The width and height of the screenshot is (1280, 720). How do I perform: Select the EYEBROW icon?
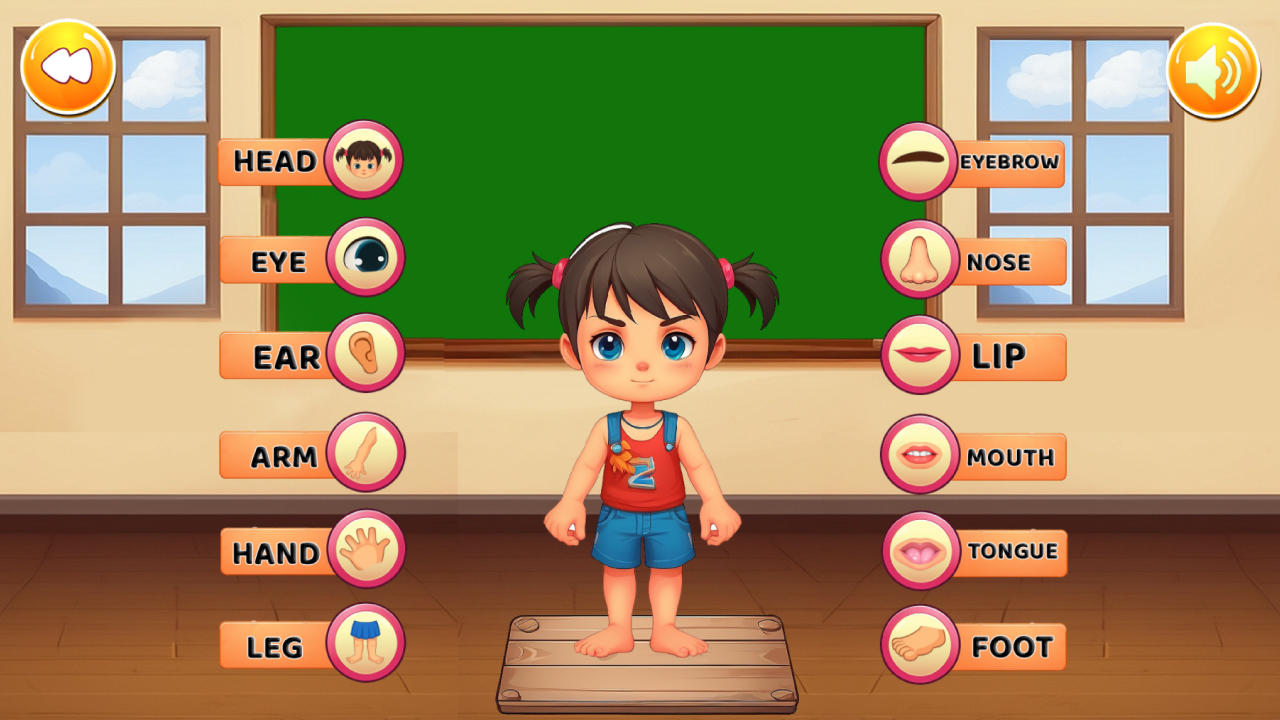(x=917, y=160)
